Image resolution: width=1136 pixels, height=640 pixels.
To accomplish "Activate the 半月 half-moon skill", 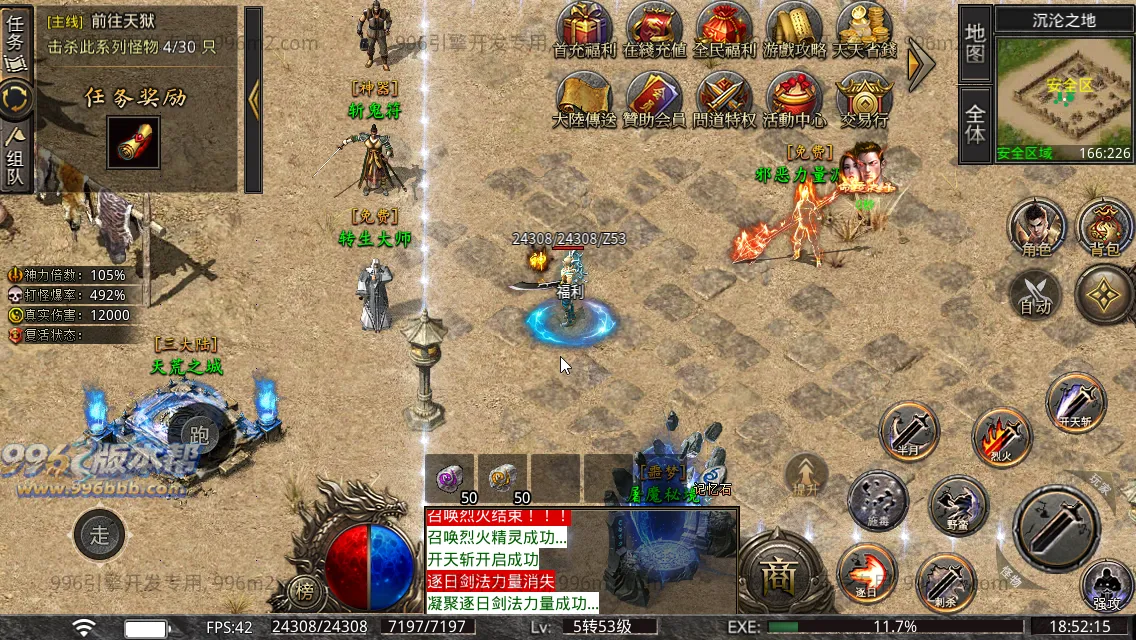I will tap(909, 432).
